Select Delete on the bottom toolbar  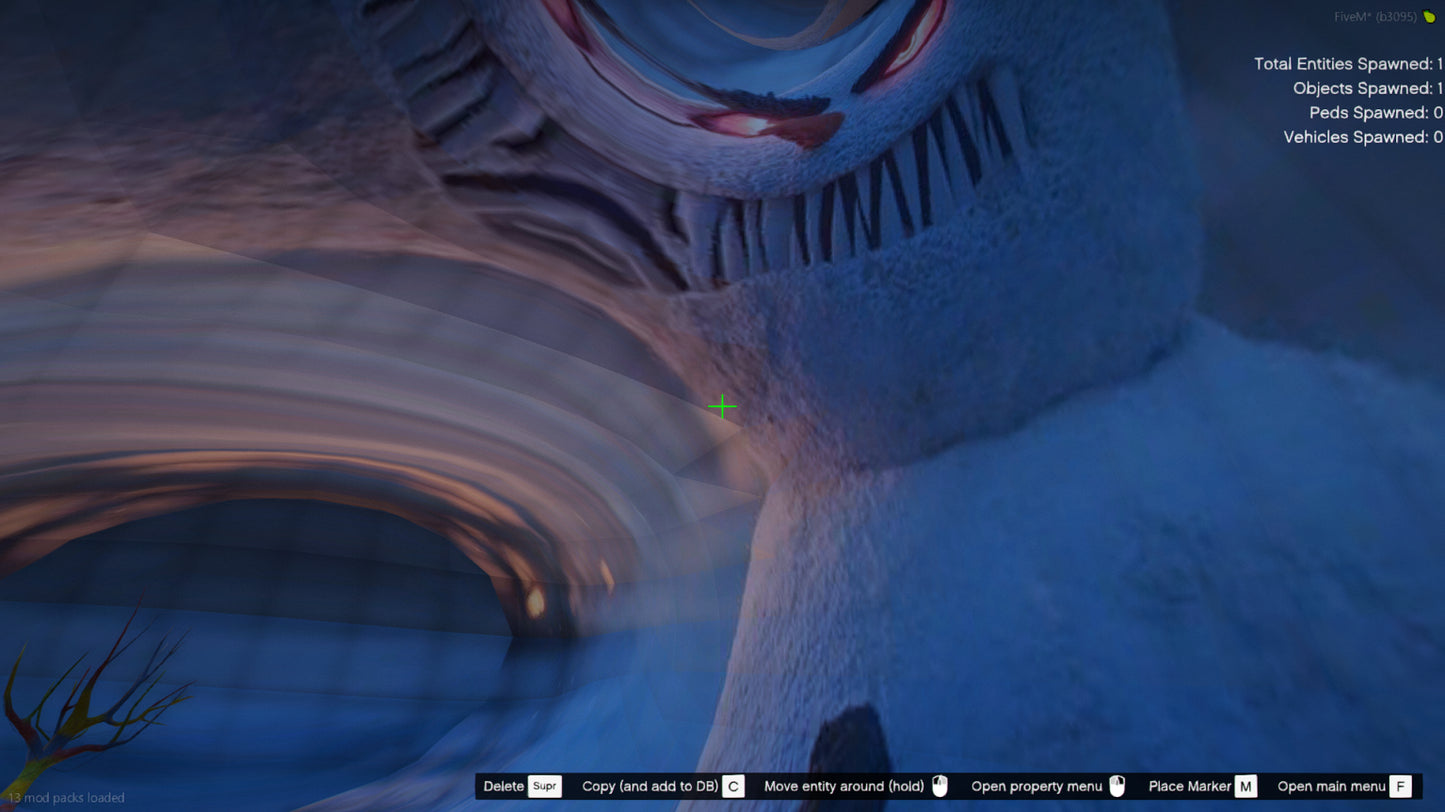(x=504, y=786)
